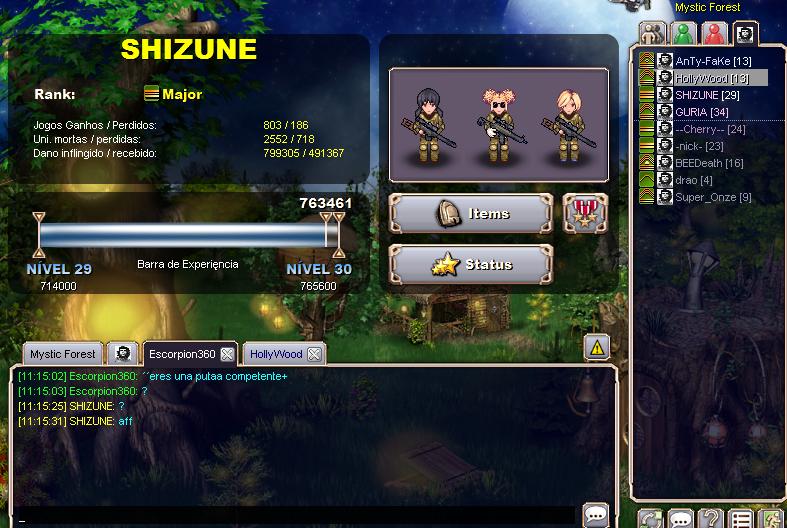Show the red player list tab
This screenshot has height=528, width=787.
(x=714, y=34)
